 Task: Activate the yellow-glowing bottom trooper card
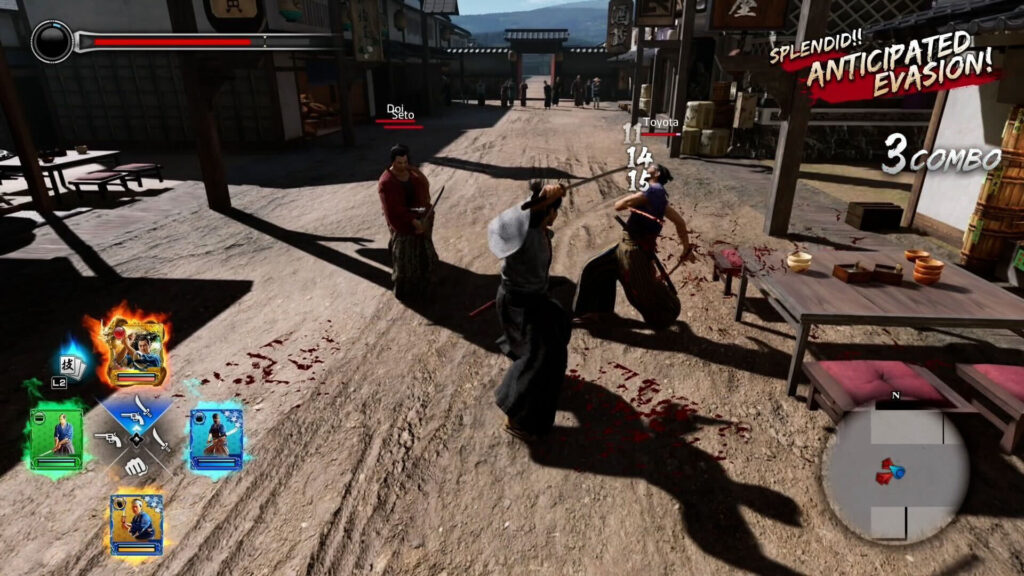136,521
